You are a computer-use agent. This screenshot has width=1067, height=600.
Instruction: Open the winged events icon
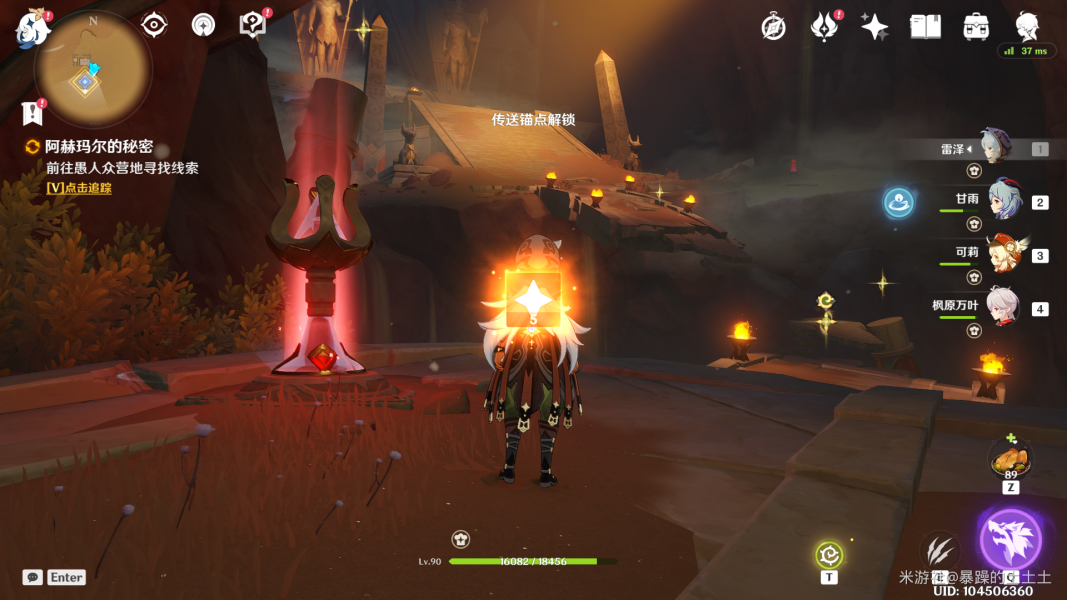[823, 27]
